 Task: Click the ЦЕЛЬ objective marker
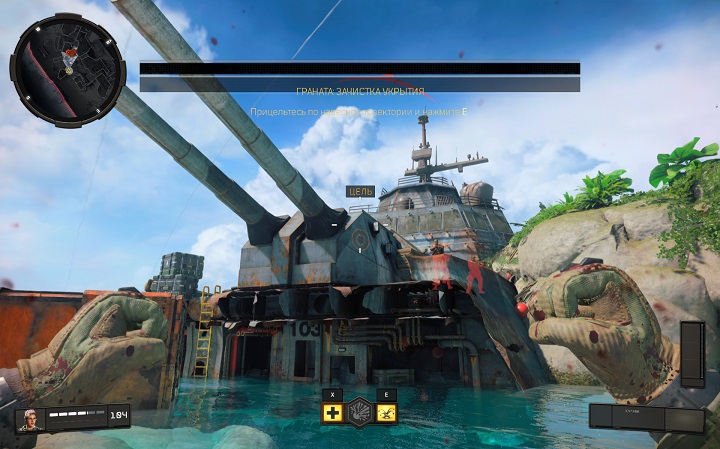pyautogui.click(x=359, y=191)
